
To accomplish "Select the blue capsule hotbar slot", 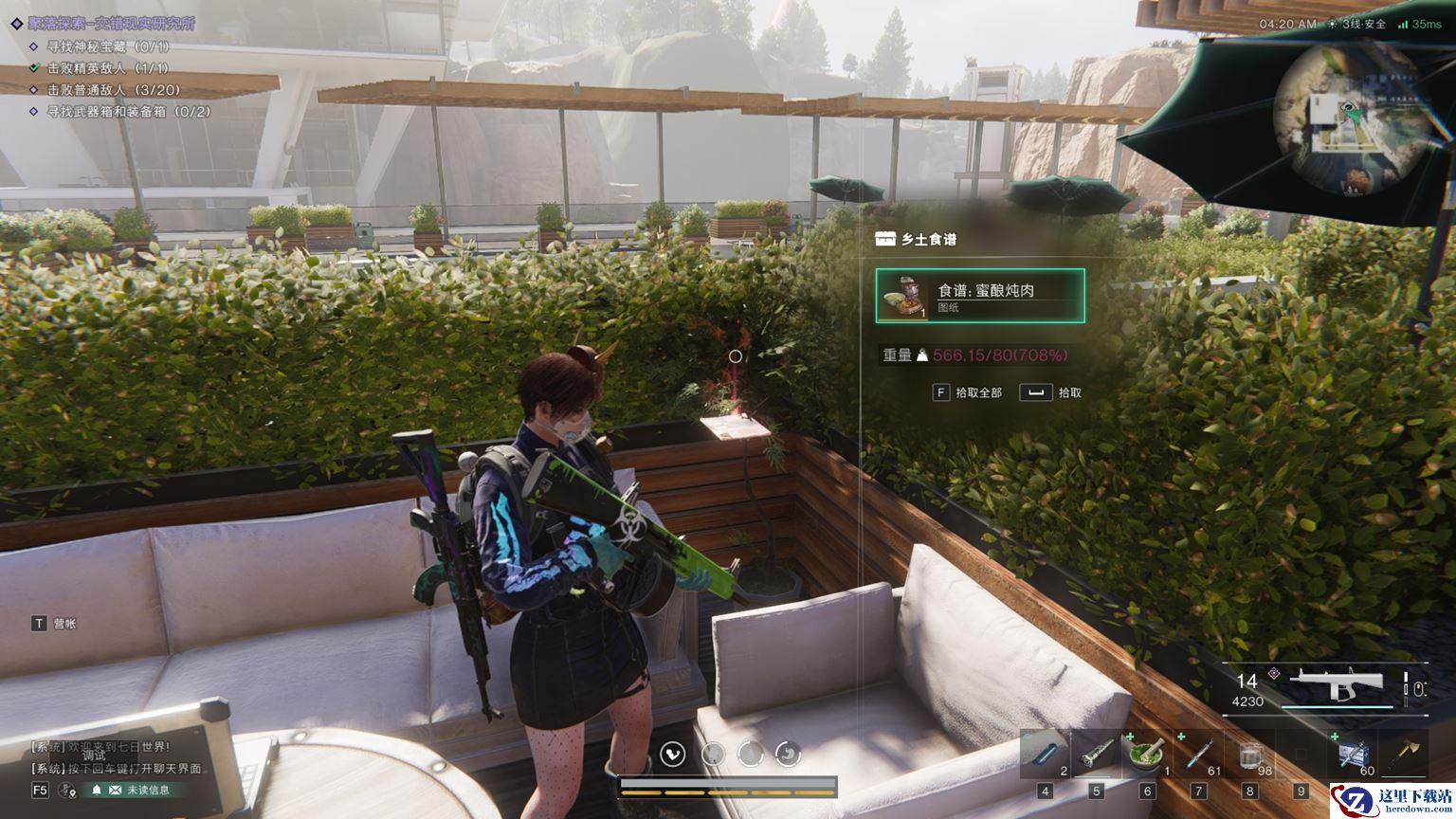I will (1045, 755).
